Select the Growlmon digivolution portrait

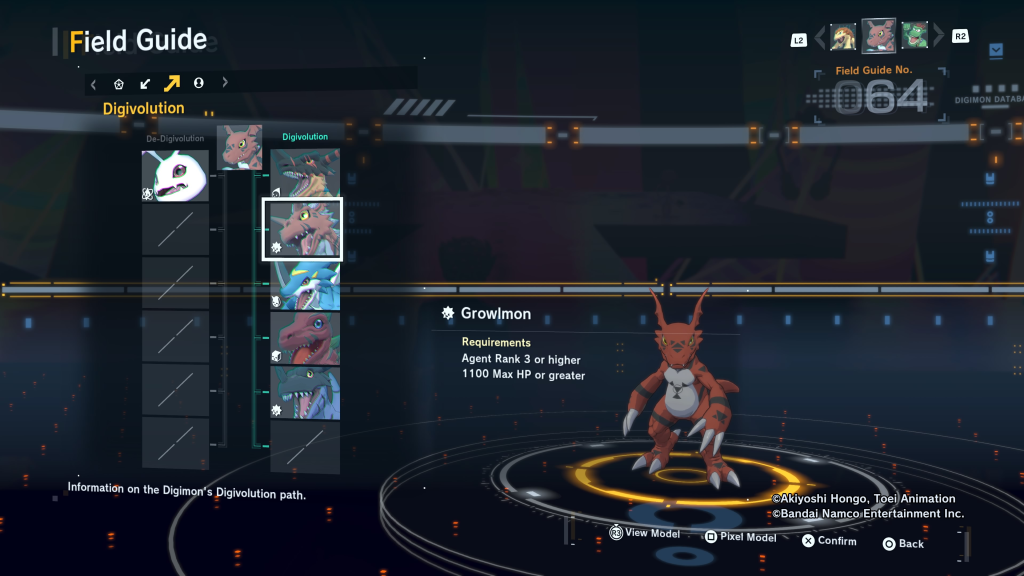(x=302, y=229)
